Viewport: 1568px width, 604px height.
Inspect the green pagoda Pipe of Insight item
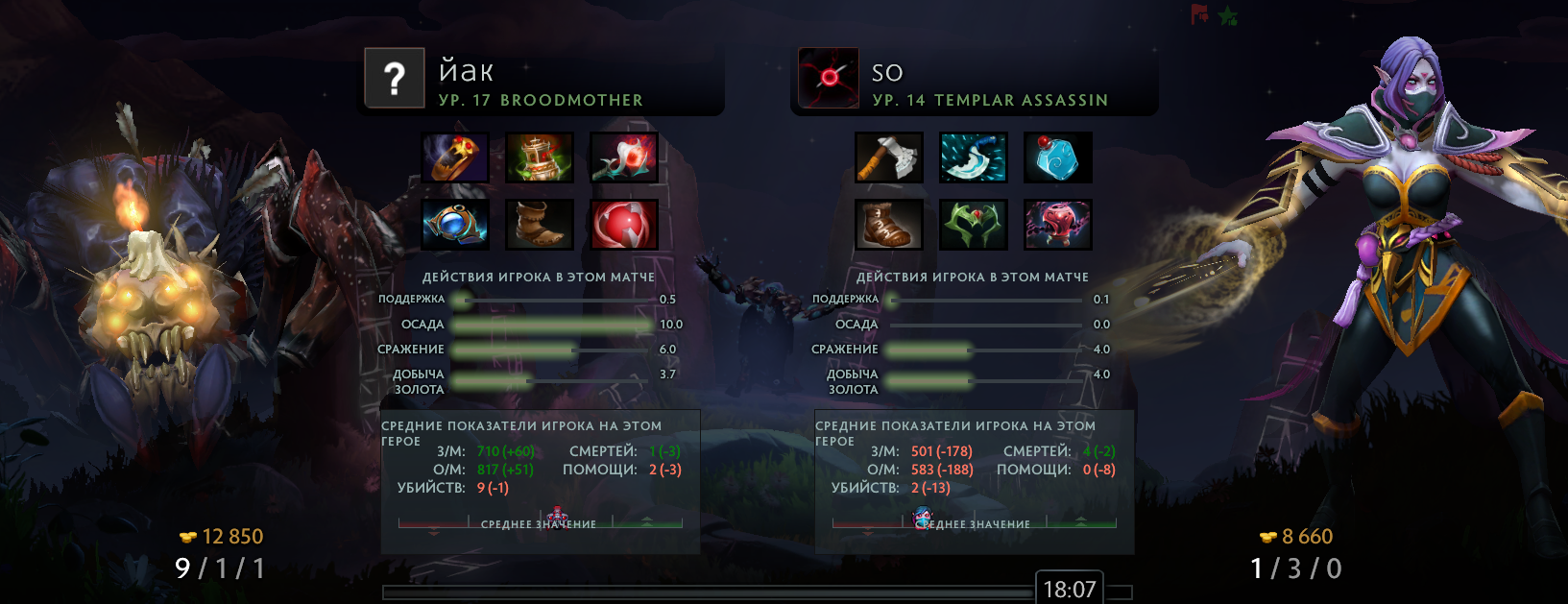pyautogui.click(x=541, y=157)
